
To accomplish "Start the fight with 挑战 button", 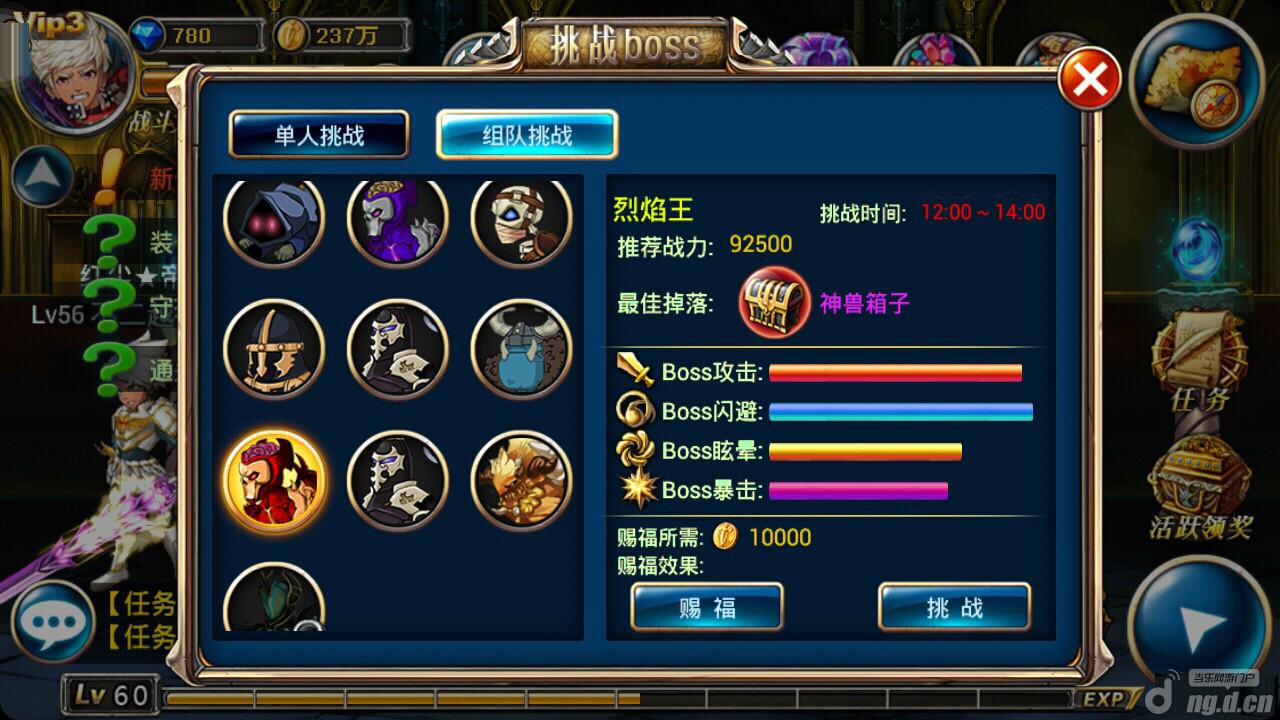I will (x=954, y=607).
